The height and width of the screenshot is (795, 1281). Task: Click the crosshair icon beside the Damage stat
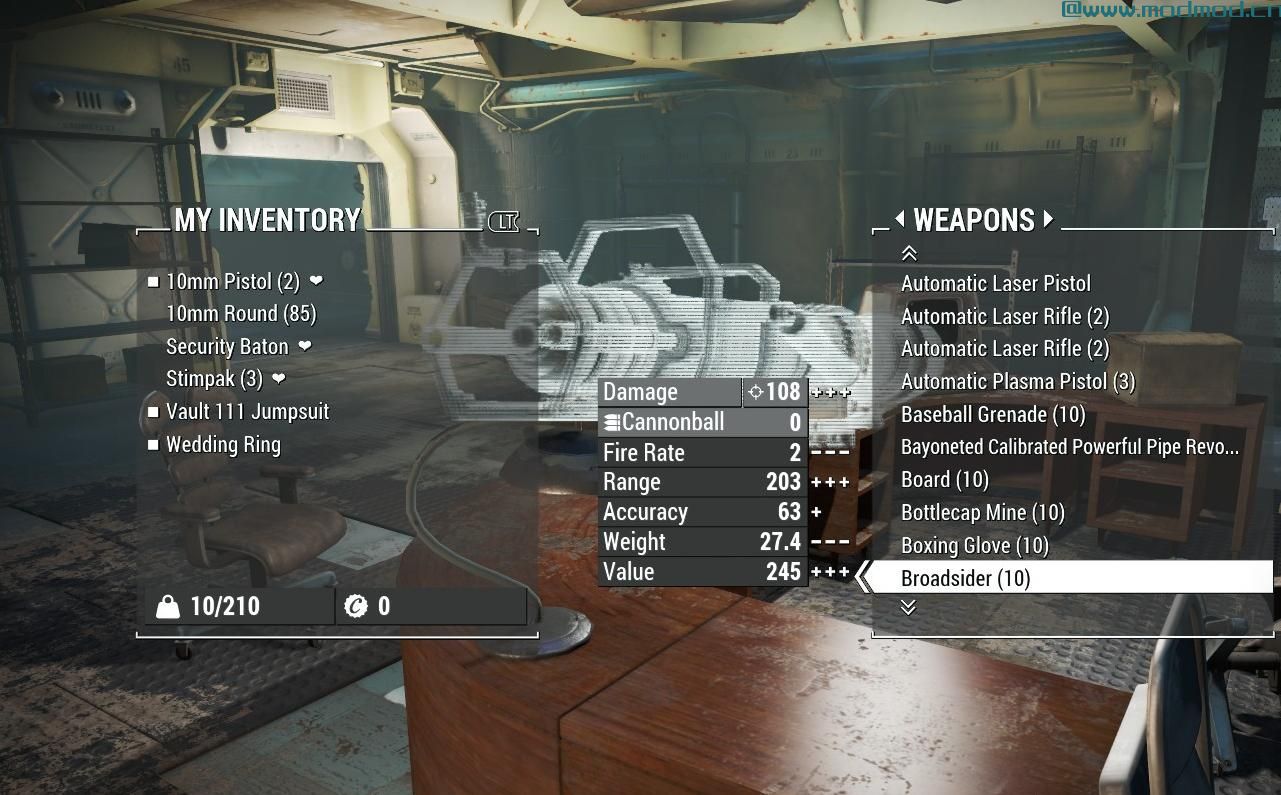[x=755, y=391]
